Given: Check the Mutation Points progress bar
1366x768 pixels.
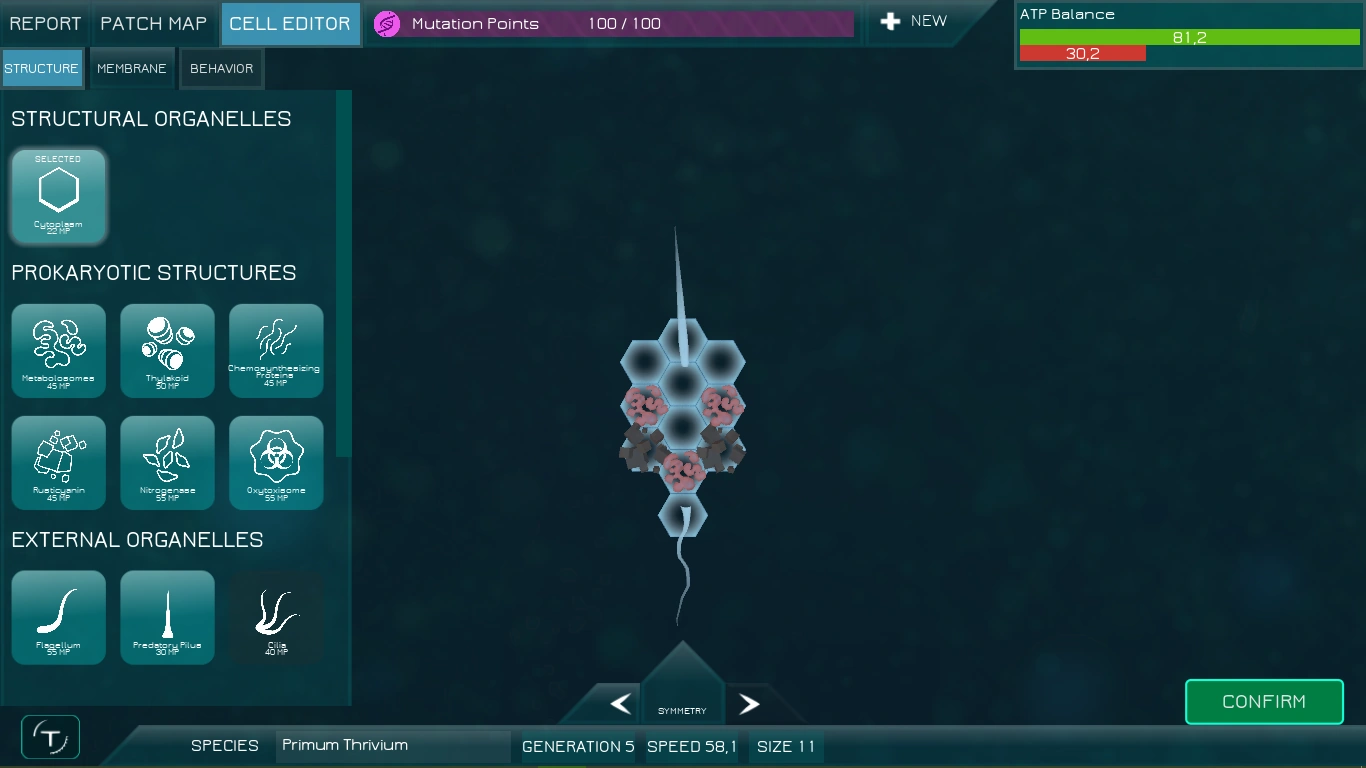Looking at the screenshot, I should pyautogui.click(x=610, y=22).
